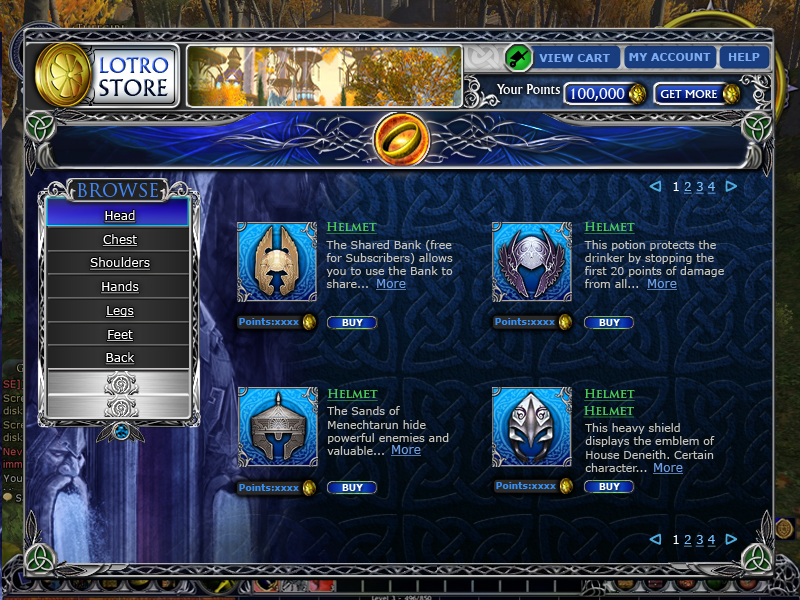Image resolution: width=800 pixels, height=600 pixels.
Task: Open the store Help page
Action: tap(743, 57)
